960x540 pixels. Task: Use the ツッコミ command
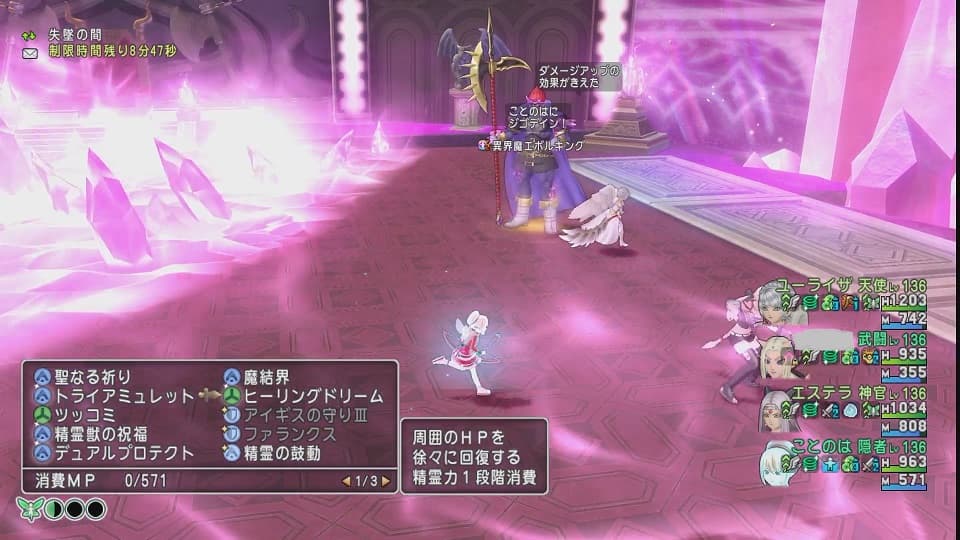(x=83, y=415)
